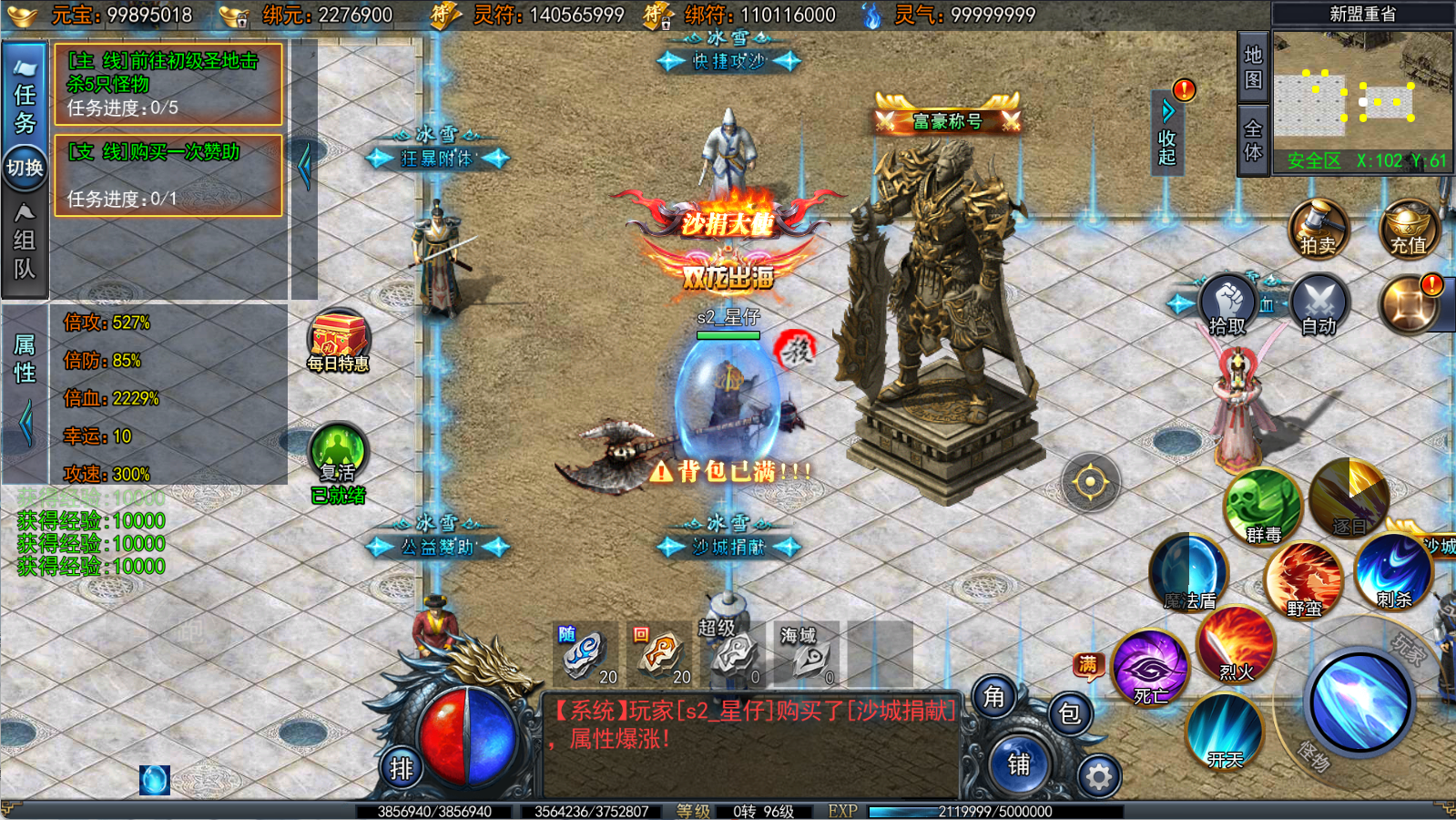Open the 角 character sheet
This screenshot has height=820, width=1456.
(993, 697)
